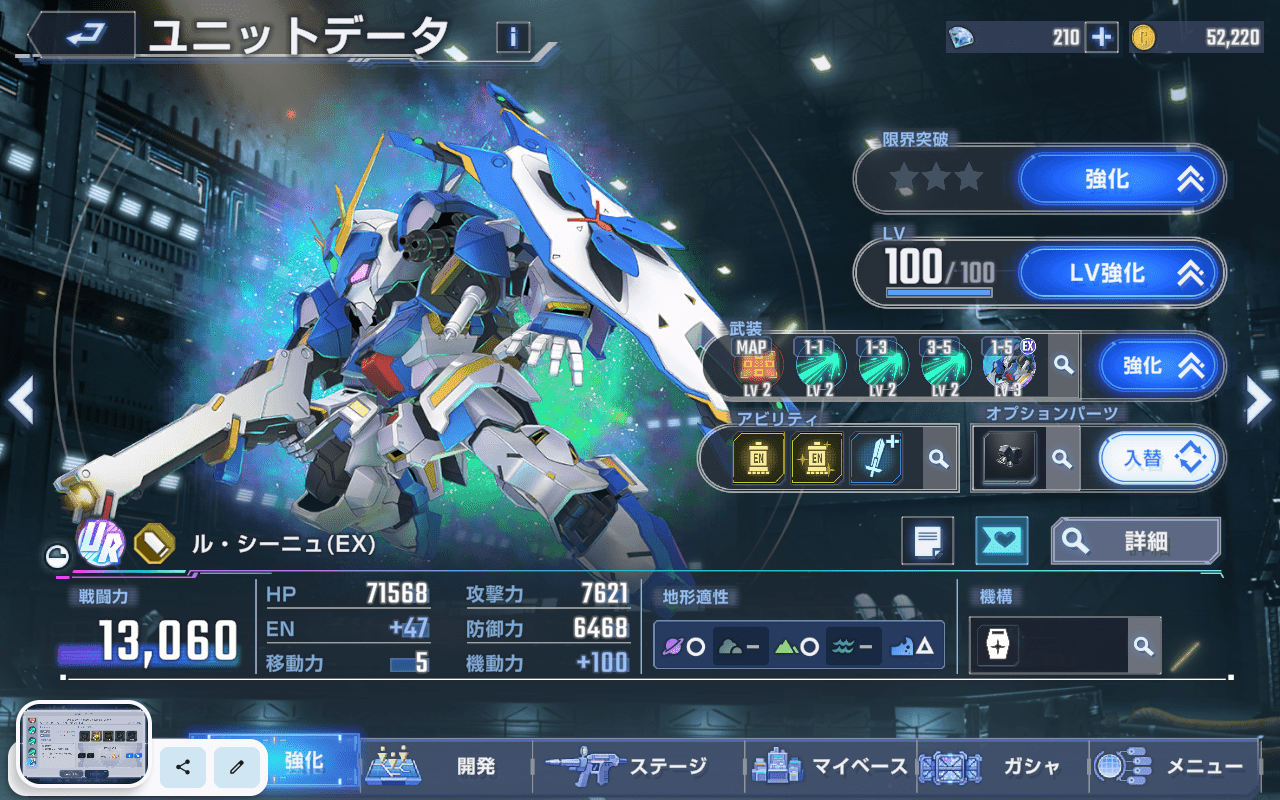Switch to the ステージ tab
This screenshot has height=800, width=1280.
pyautogui.click(x=638, y=767)
